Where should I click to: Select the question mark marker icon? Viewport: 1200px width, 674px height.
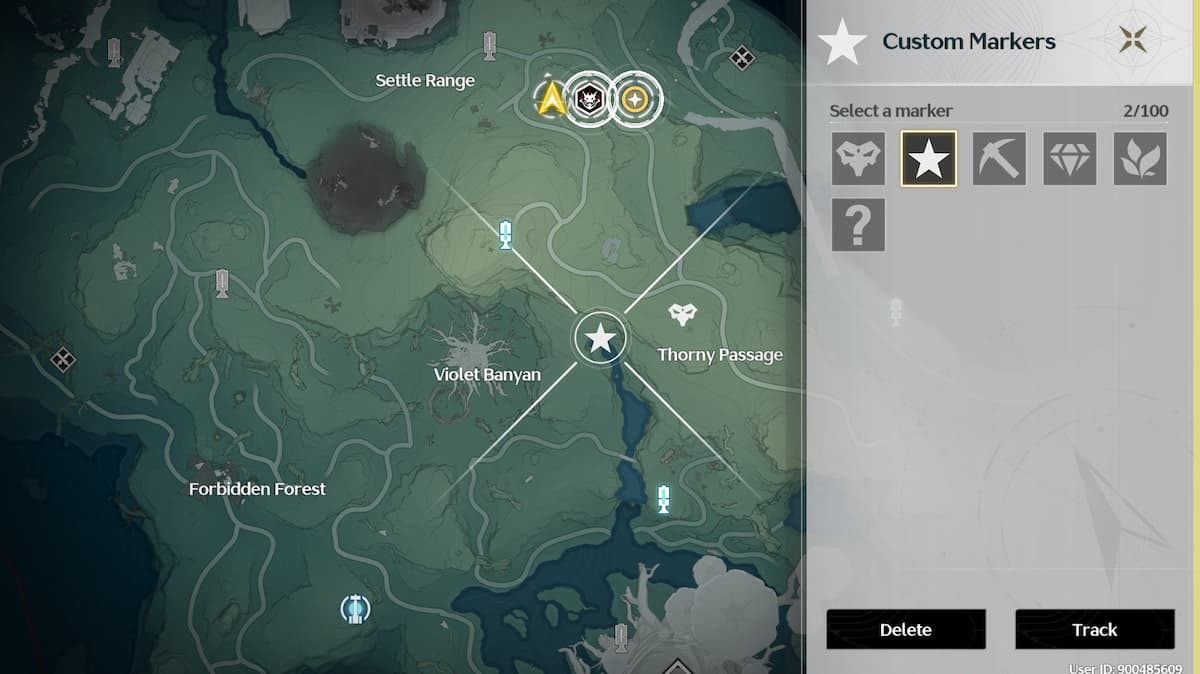[858, 225]
